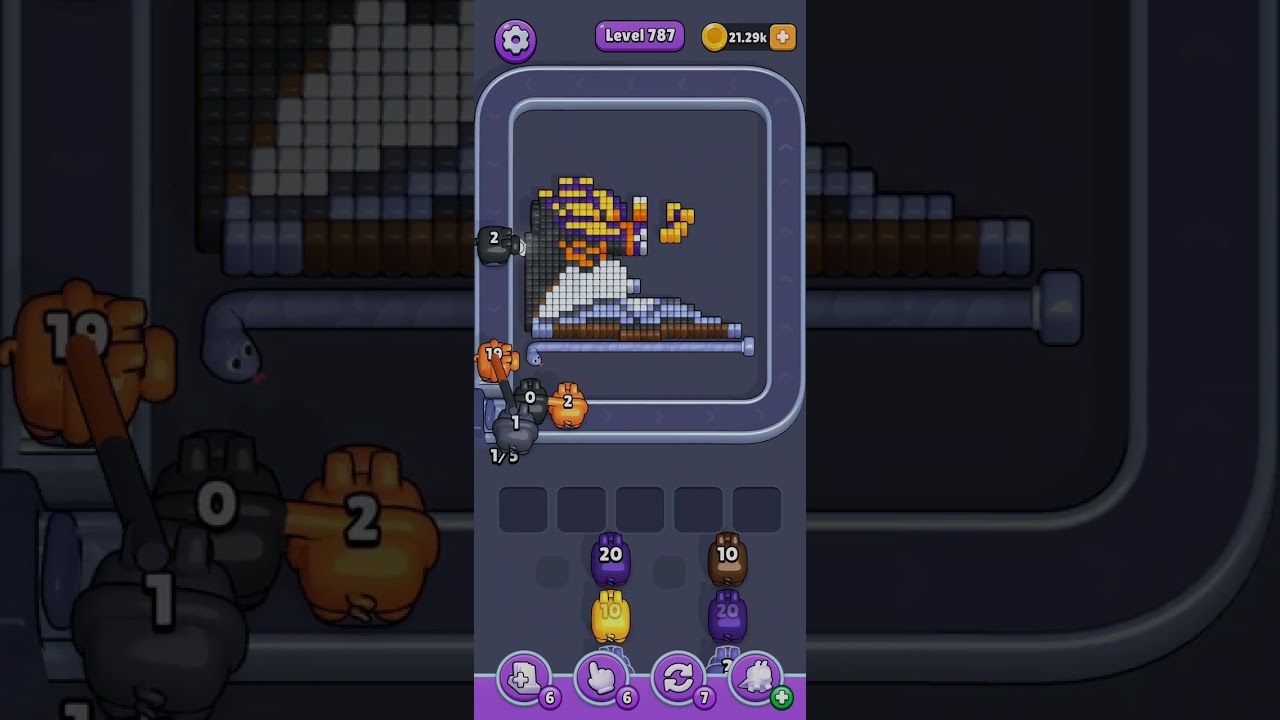This screenshot has width=1280, height=720.
Task: Add more coins with the plus button
Action: click(x=783, y=37)
